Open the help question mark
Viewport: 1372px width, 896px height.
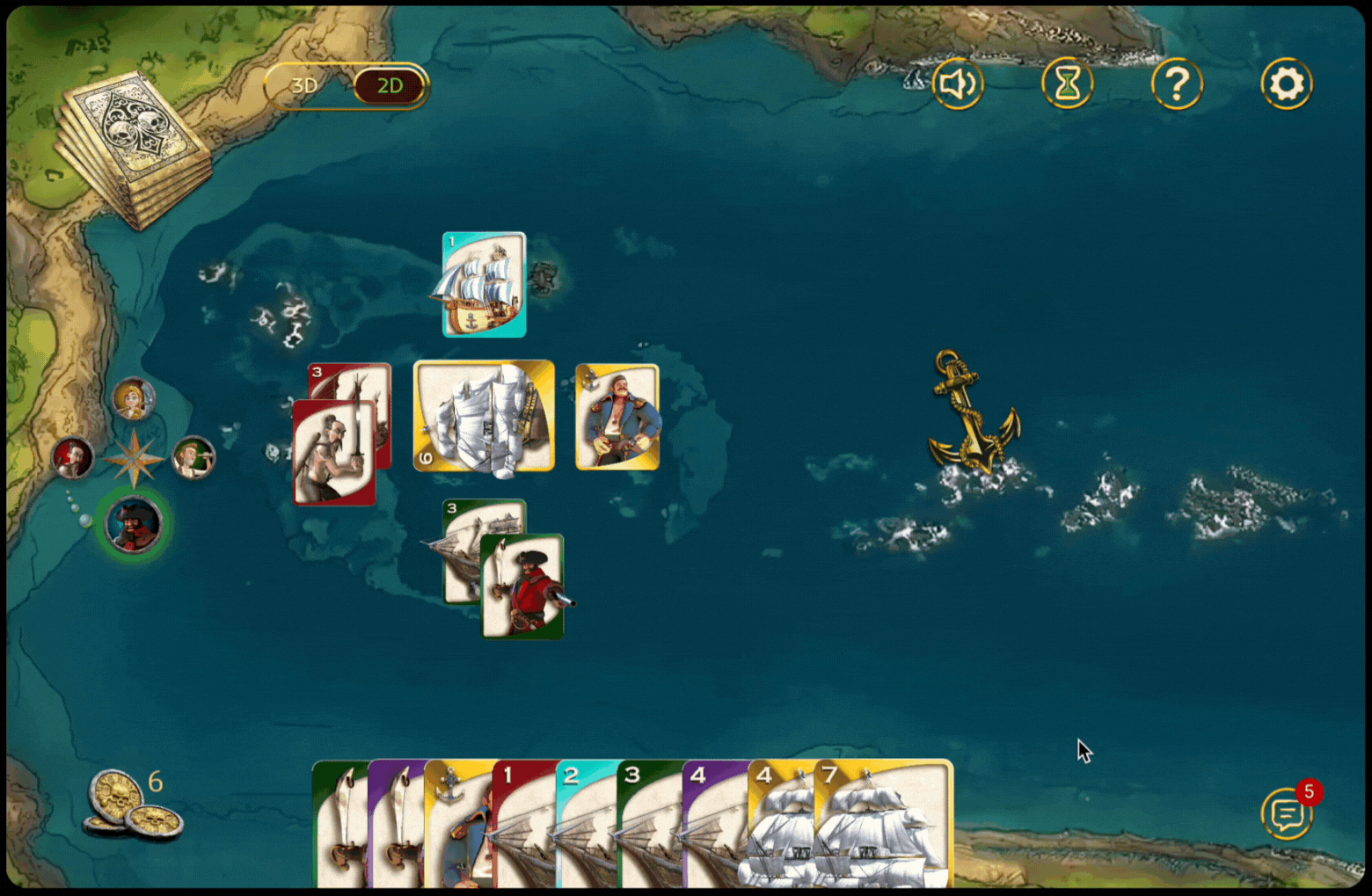click(x=1177, y=84)
